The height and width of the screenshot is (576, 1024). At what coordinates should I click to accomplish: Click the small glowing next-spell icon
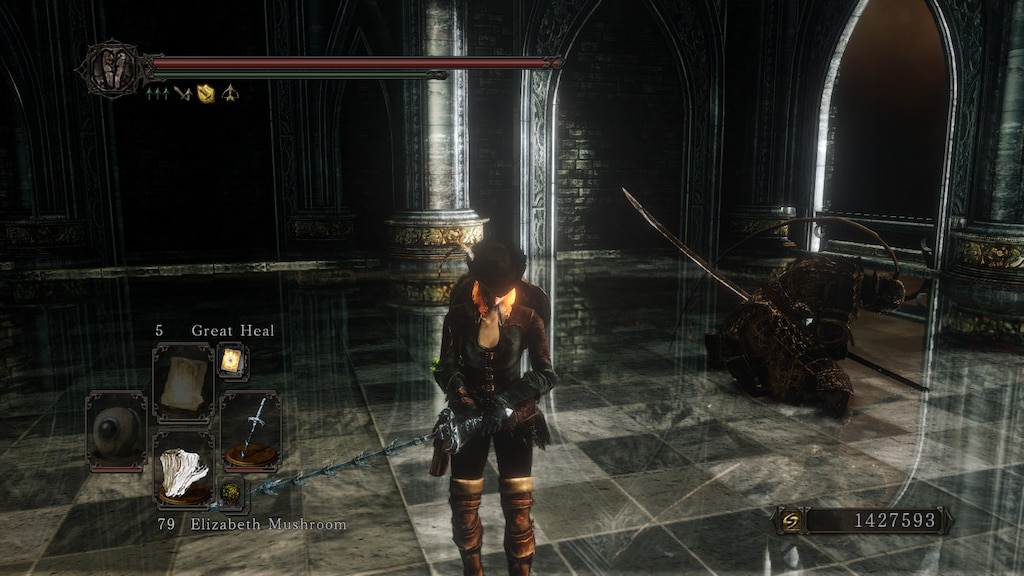tap(232, 361)
